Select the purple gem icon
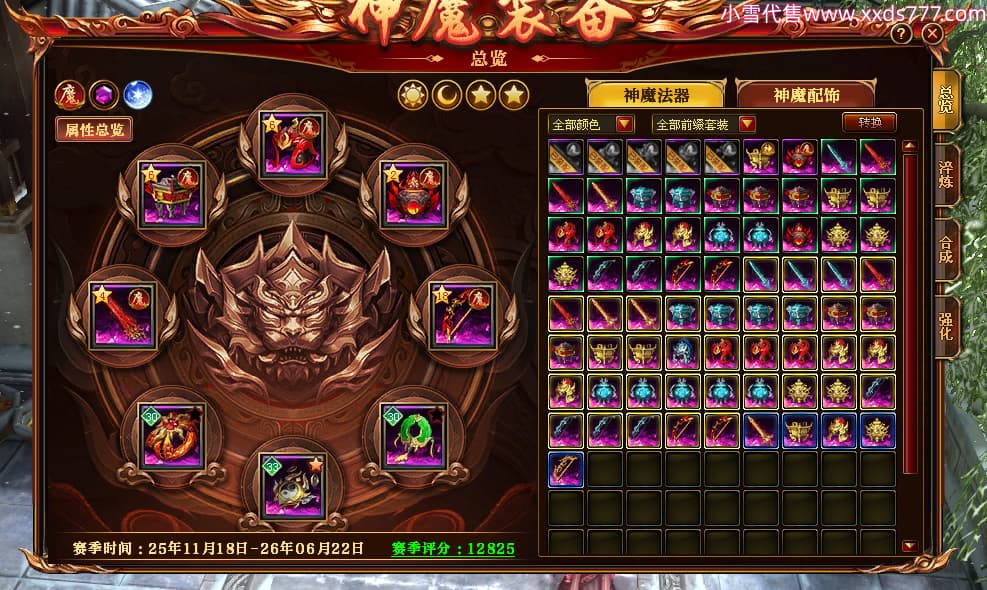This screenshot has height=590, width=987. (x=104, y=95)
